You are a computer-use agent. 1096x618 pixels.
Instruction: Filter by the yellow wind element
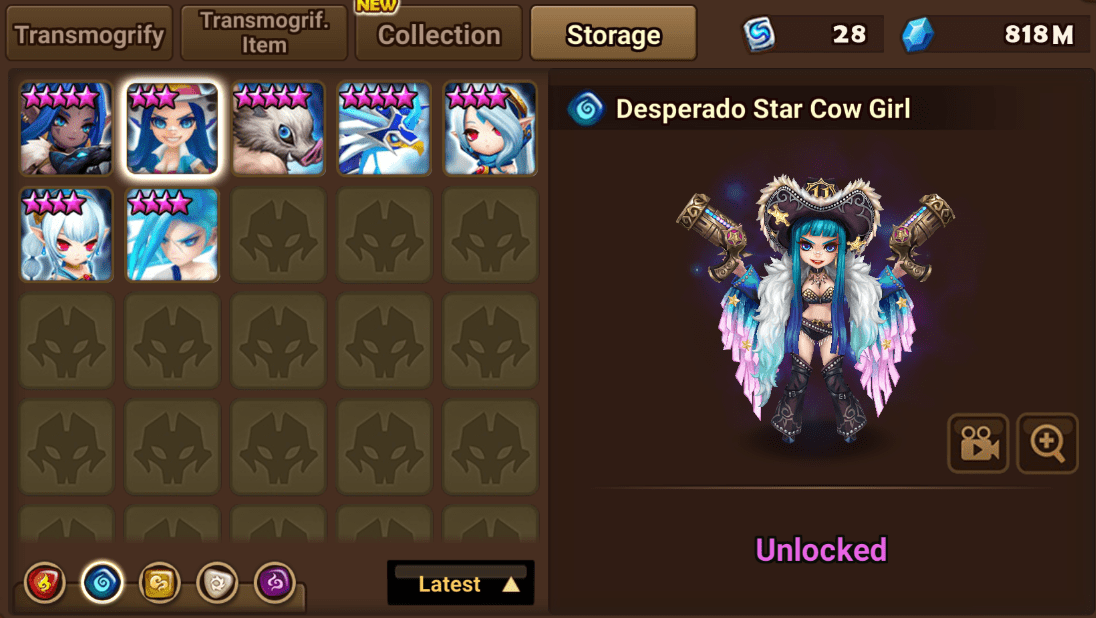click(x=160, y=582)
